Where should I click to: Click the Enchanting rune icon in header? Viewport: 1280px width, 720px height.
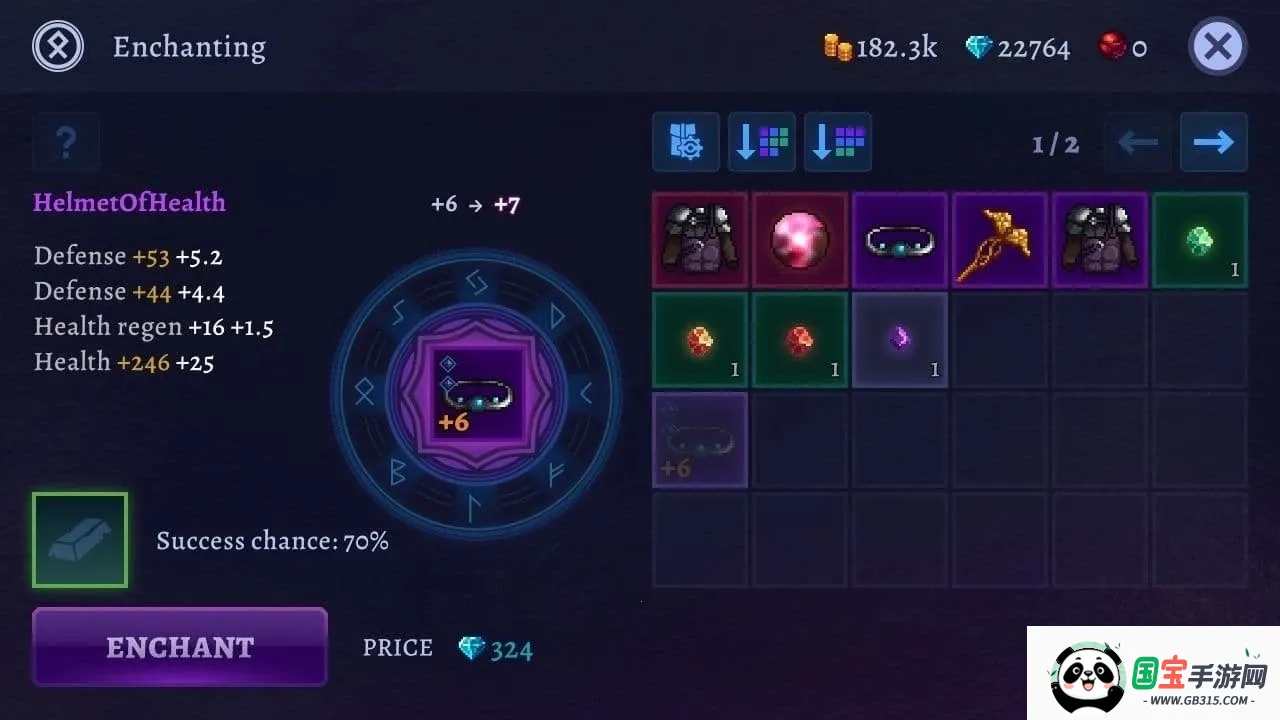[58, 46]
